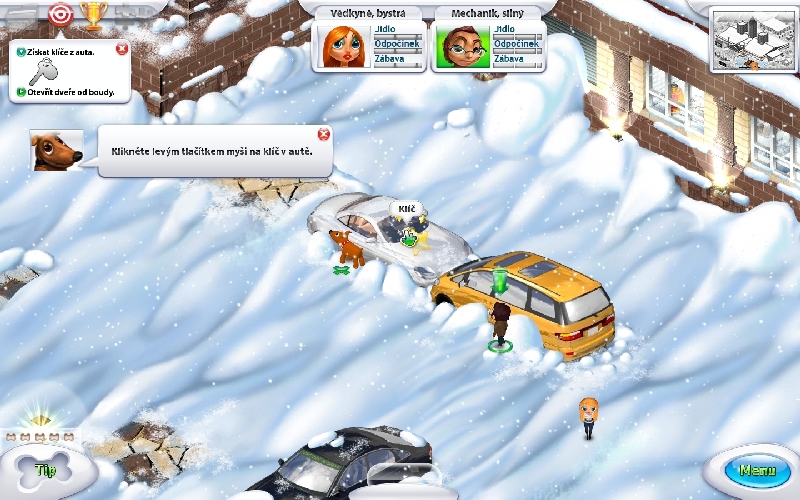Open the Menu button
The height and width of the screenshot is (500, 800).
pyautogui.click(x=756, y=470)
